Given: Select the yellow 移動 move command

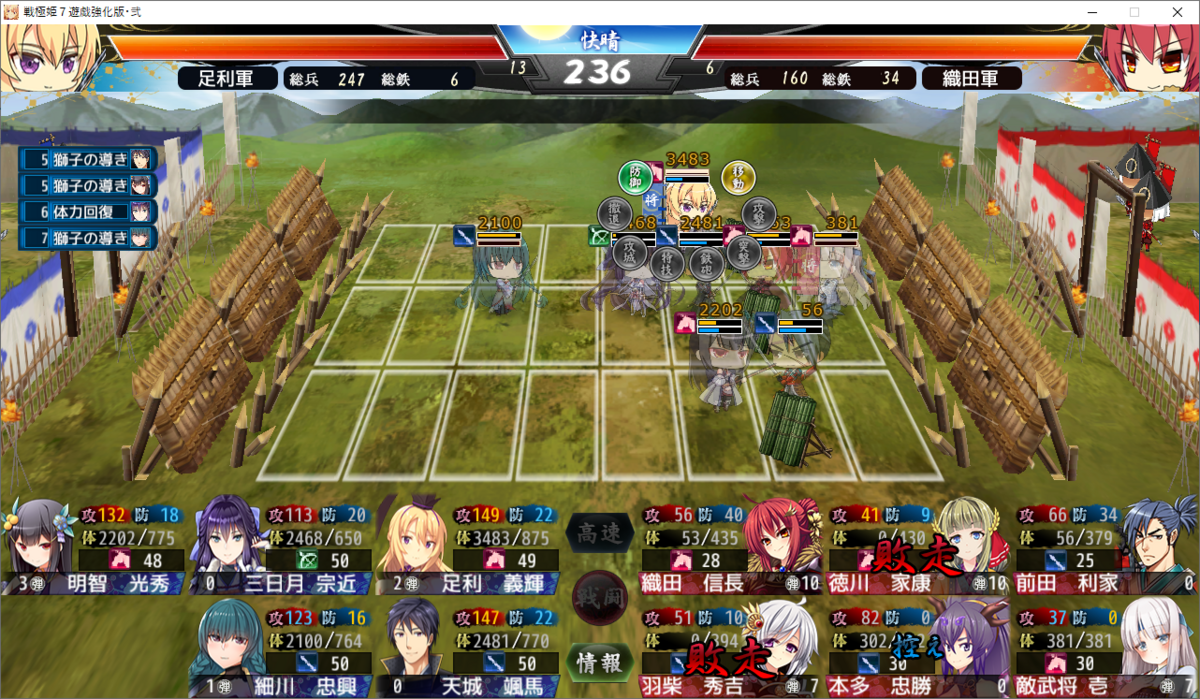Looking at the screenshot, I should tap(739, 178).
